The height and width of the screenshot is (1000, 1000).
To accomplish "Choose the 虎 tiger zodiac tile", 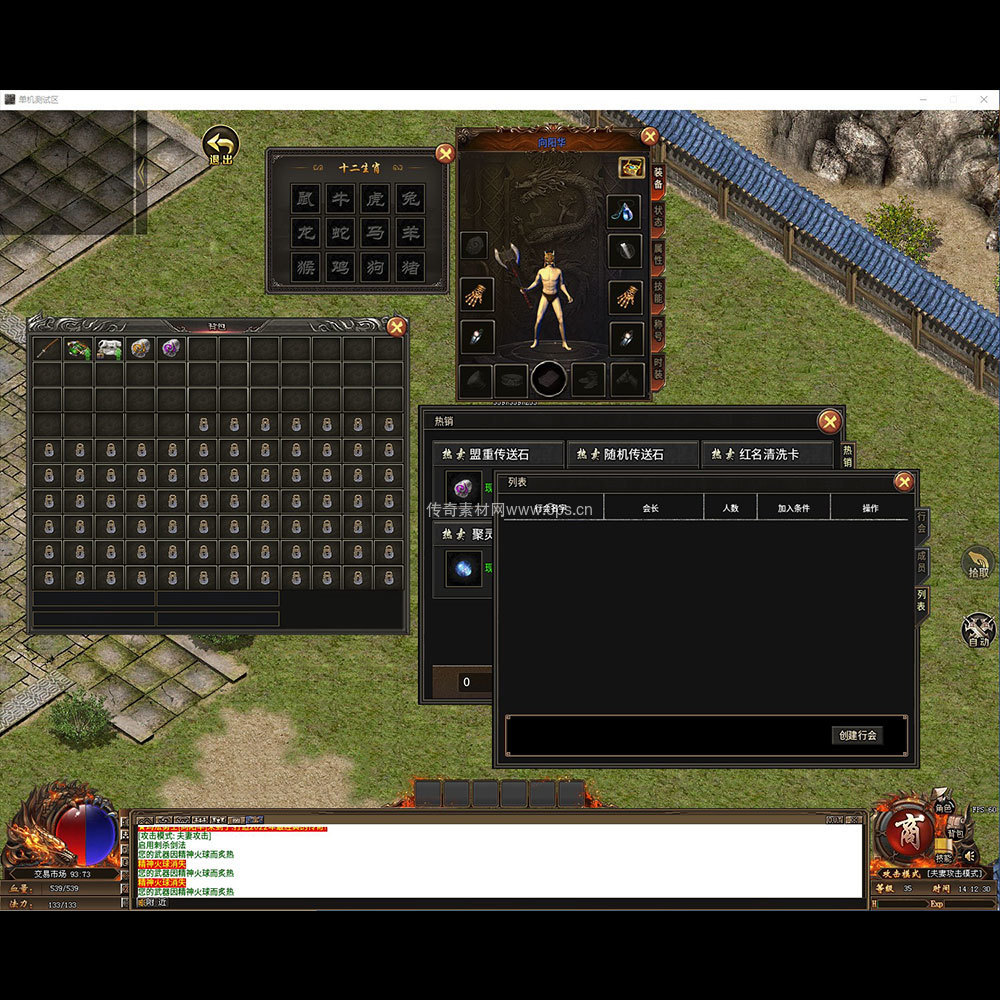I will tap(374, 199).
